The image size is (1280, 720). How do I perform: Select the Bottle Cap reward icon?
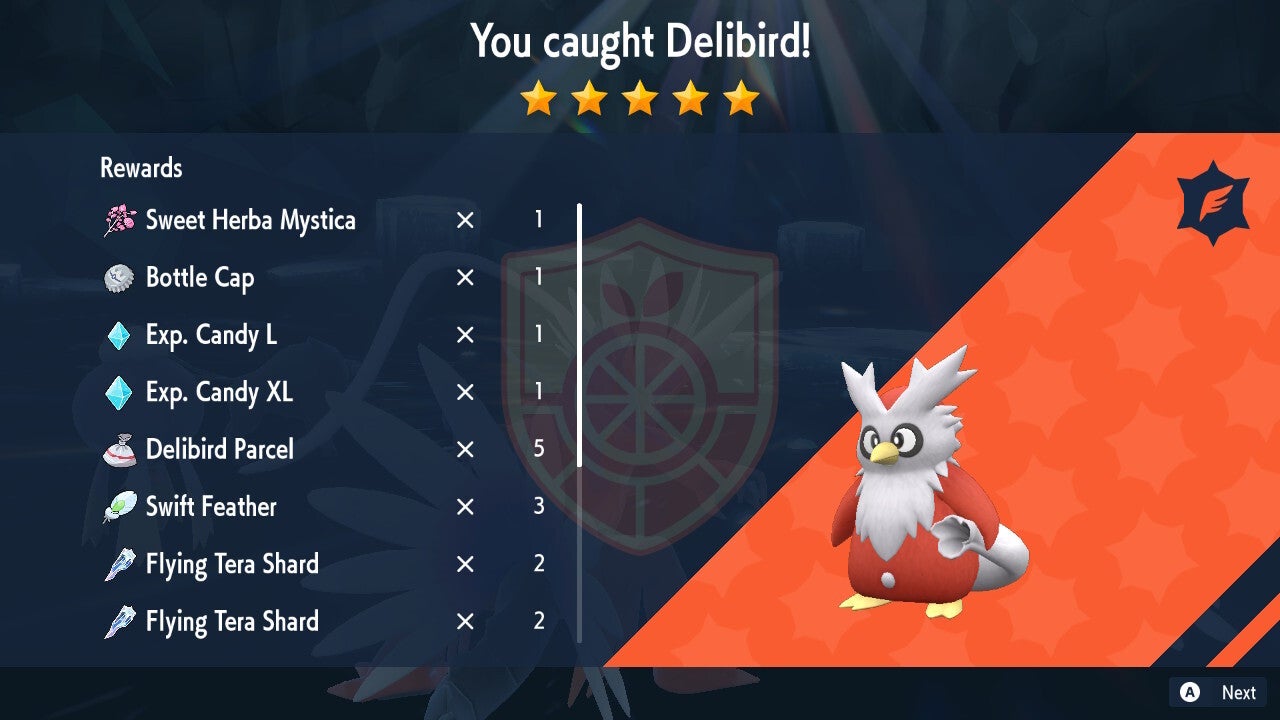click(120, 278)
